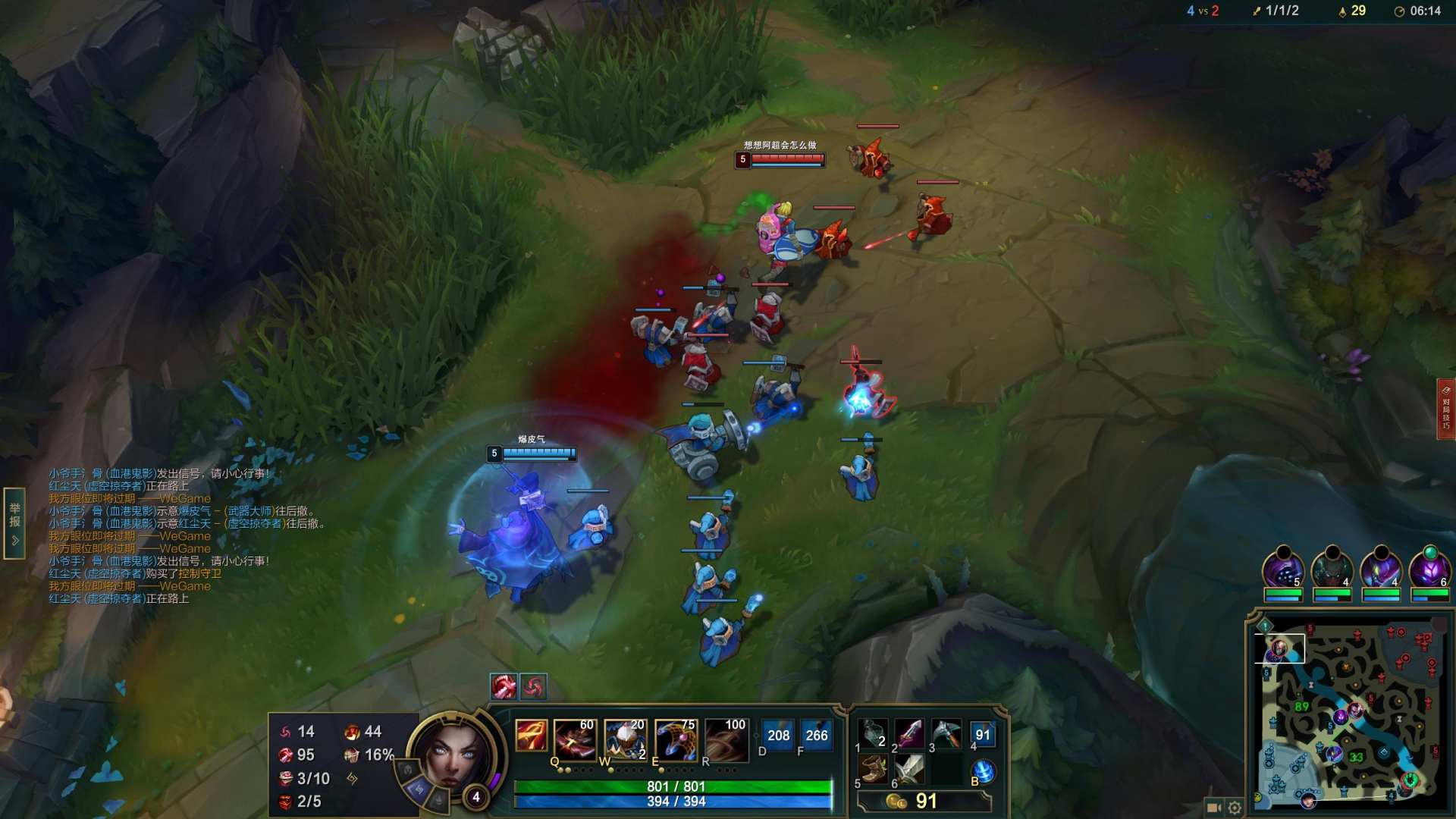Select the level 5 teammate portrait

tap(1282, 569)
